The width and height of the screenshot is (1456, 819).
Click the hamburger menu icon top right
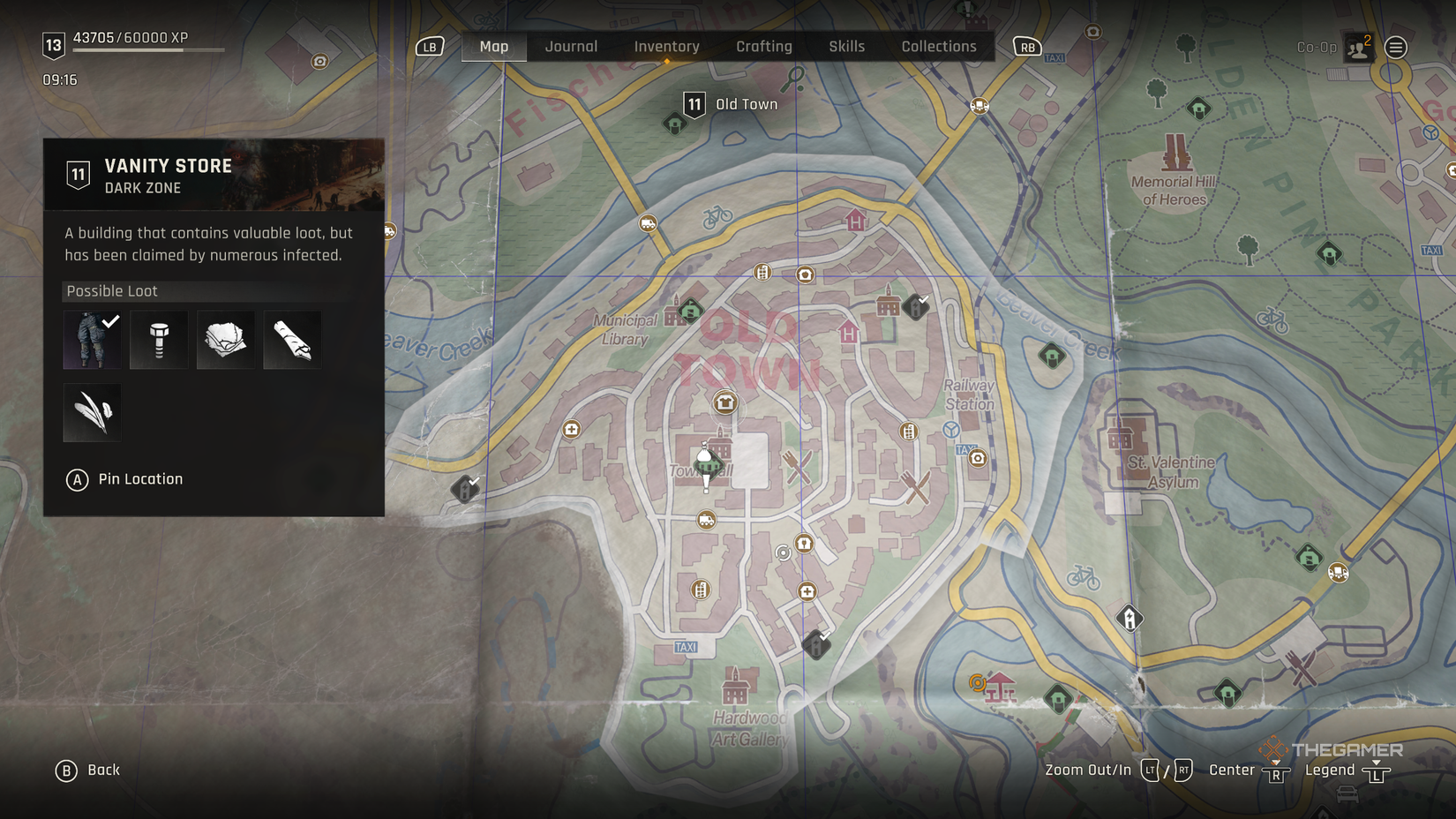tap(1395, 46)
